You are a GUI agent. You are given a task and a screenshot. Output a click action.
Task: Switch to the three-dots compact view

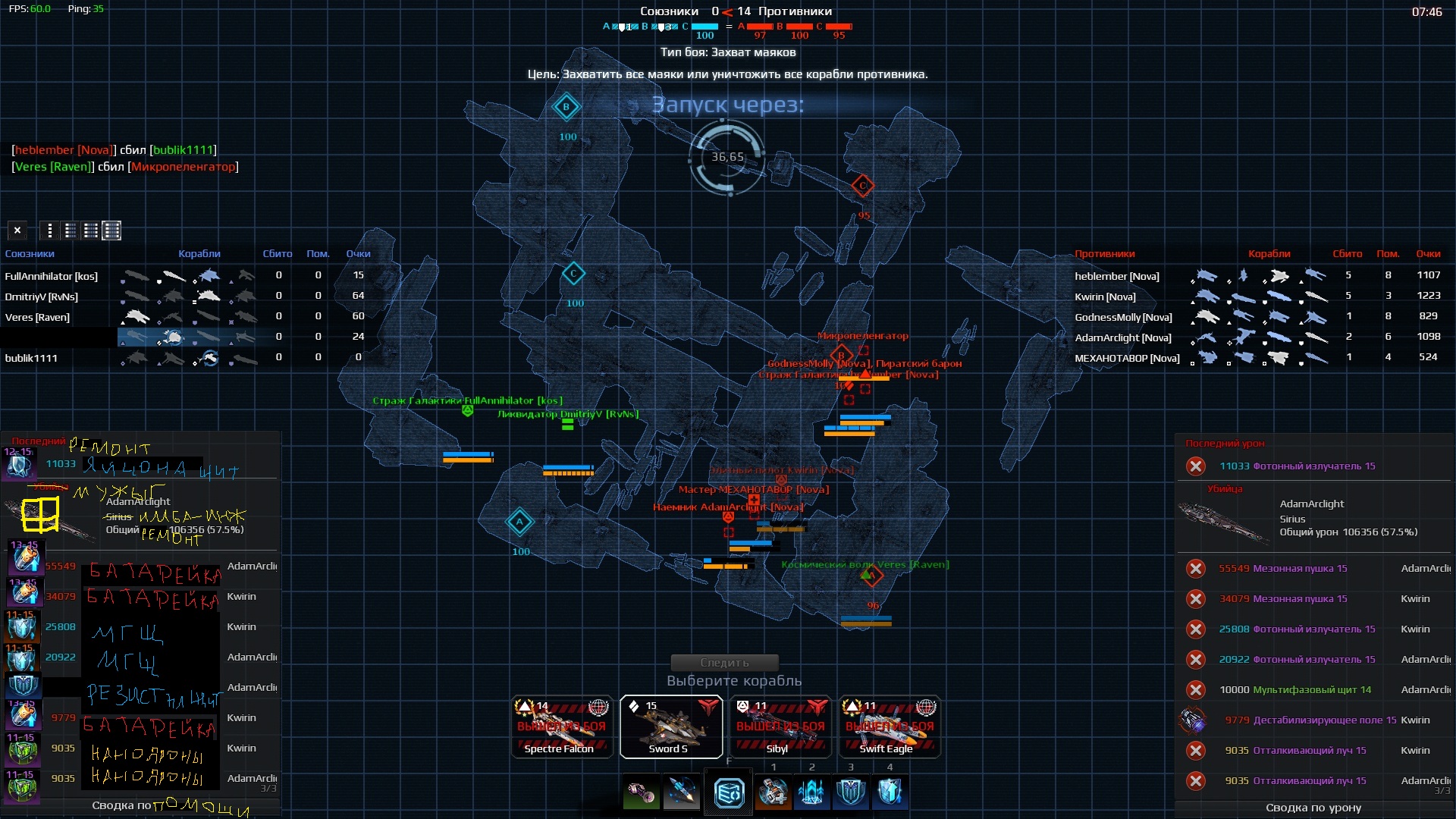[50, 231]
